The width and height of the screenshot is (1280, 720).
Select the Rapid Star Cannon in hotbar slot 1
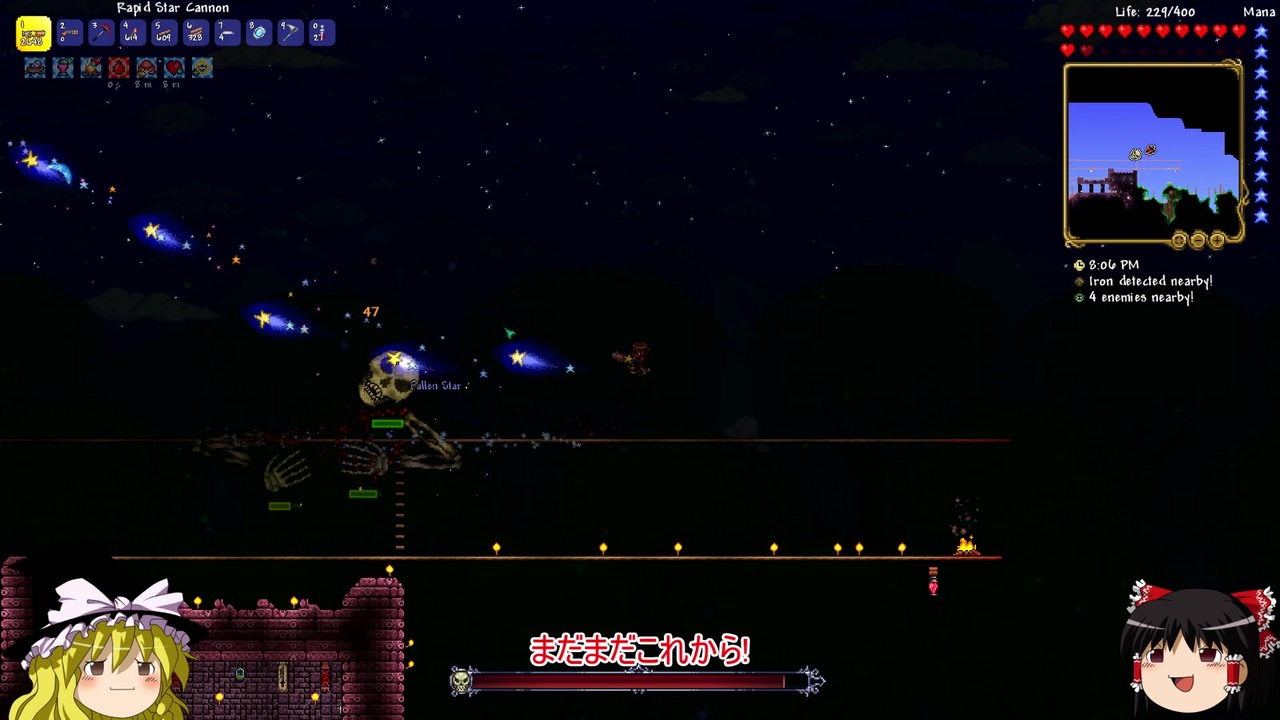pyautogui.click(x=33, y=33)
